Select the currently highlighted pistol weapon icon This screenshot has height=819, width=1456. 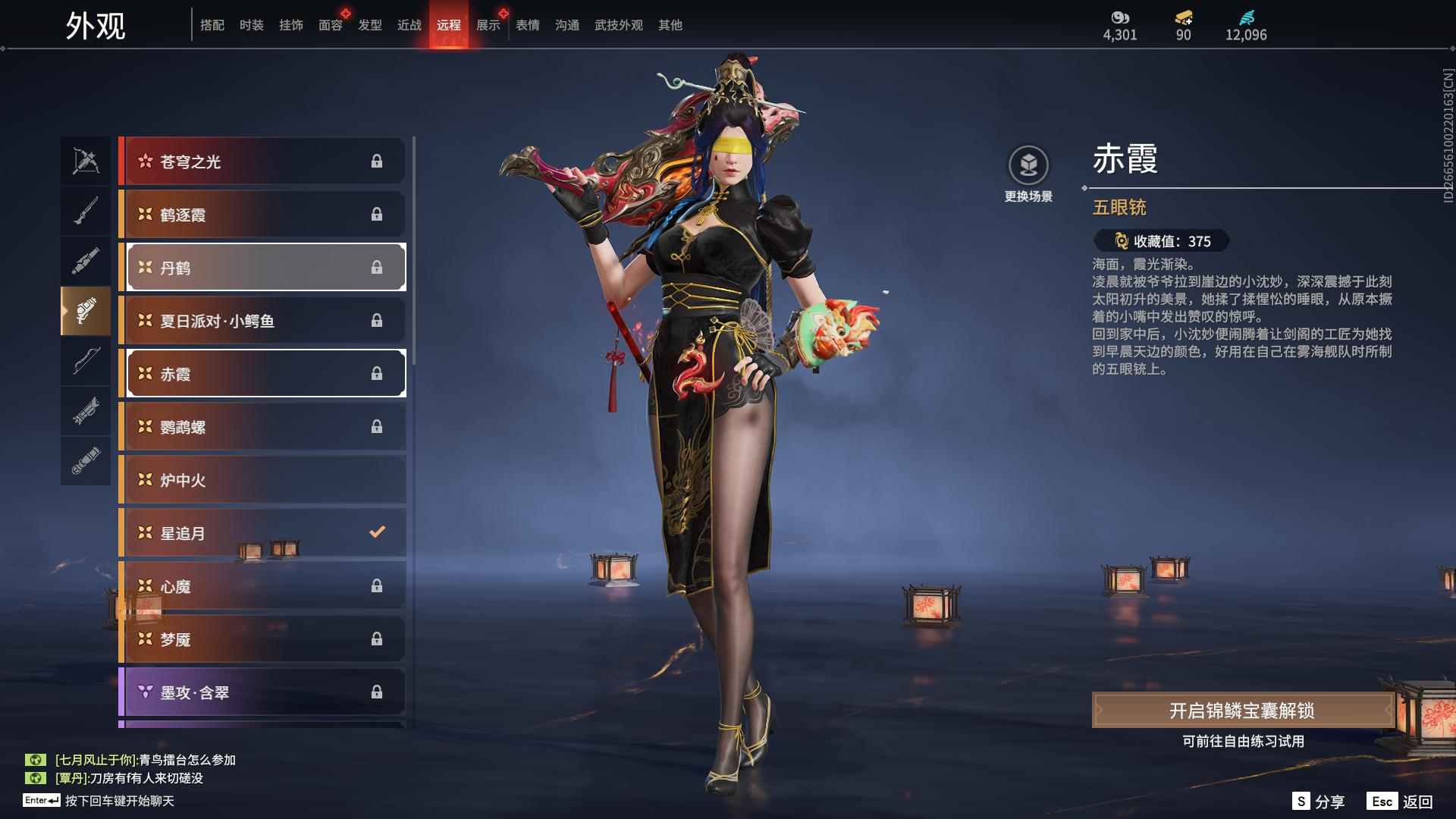click(86, 312)
